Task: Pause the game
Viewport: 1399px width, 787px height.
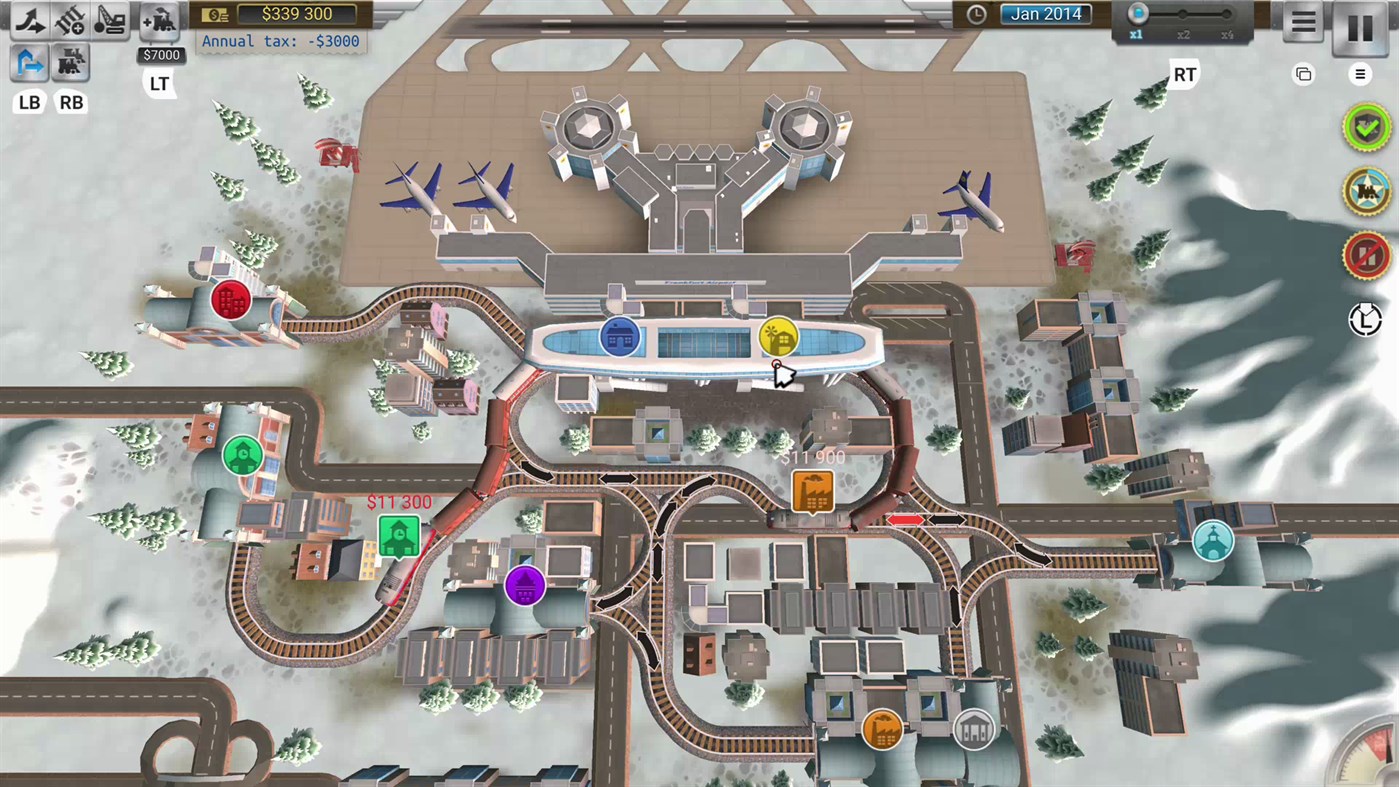Action: (1357, 28)
